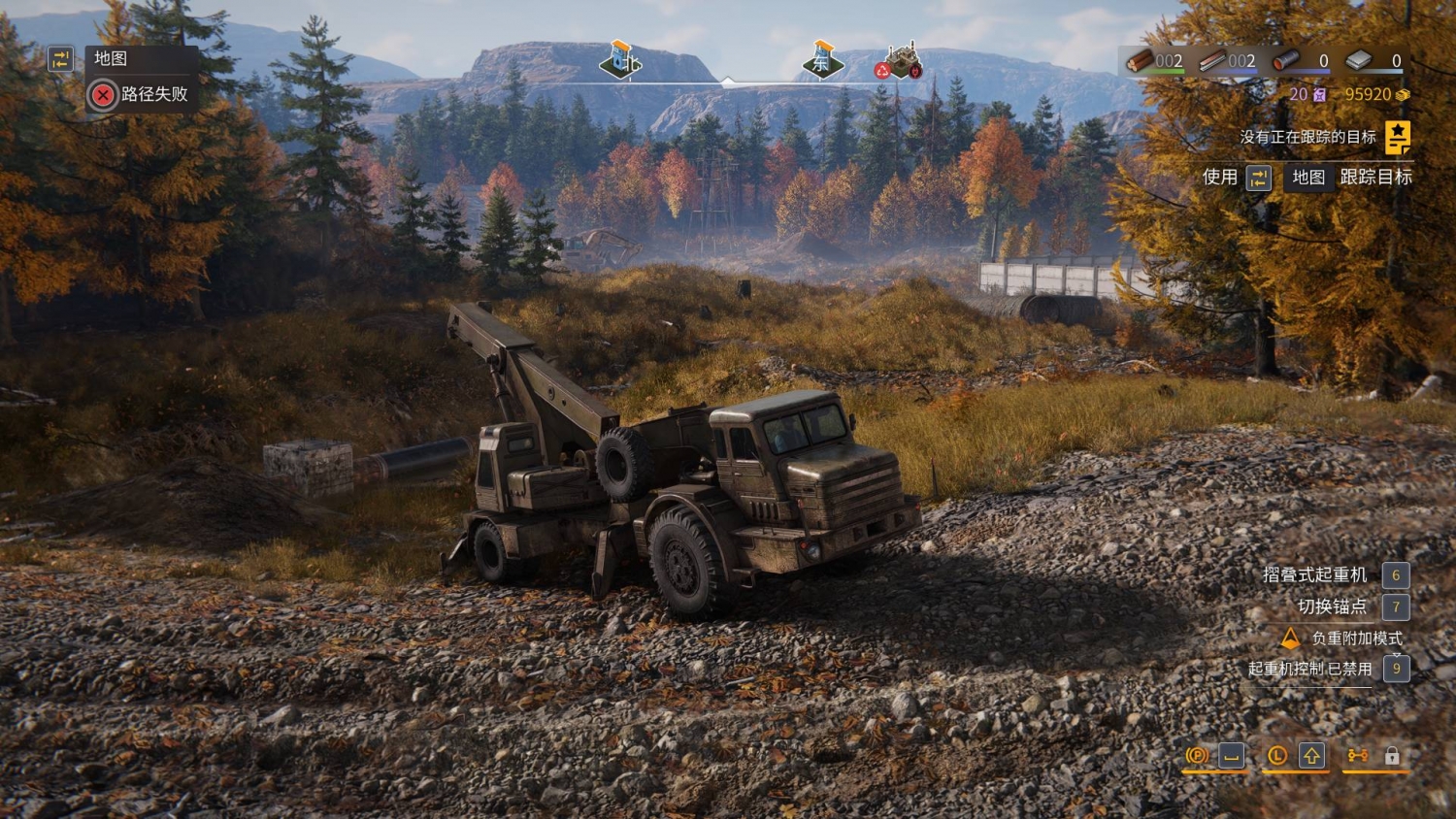Choose the folding crane action (摺叠式起重机)
Image resolution: width=1456 pixels, height=819 pixels.
(1314, 574)
